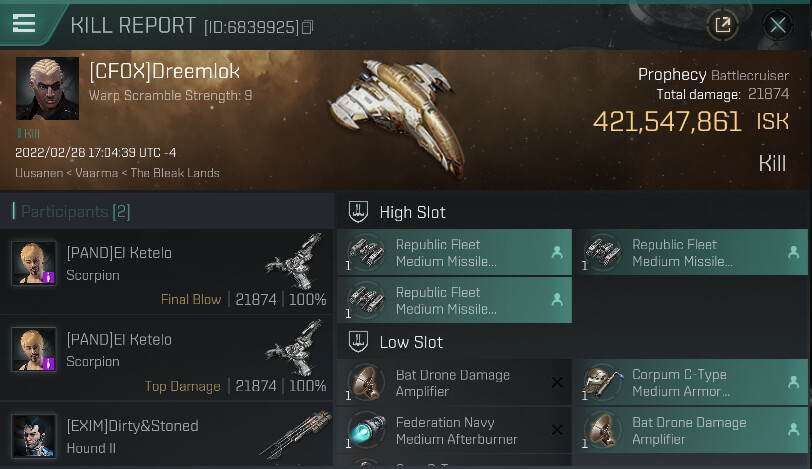Open the hamburger menu in the header
The height and width of the screenshot is (469, 812).
[x=24, y=24]
